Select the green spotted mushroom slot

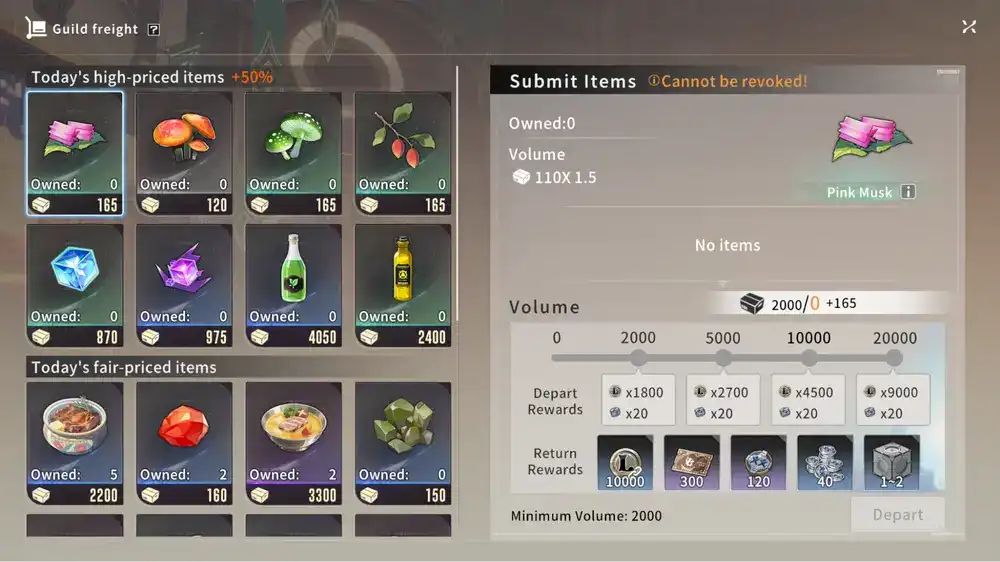coord(293,153)
